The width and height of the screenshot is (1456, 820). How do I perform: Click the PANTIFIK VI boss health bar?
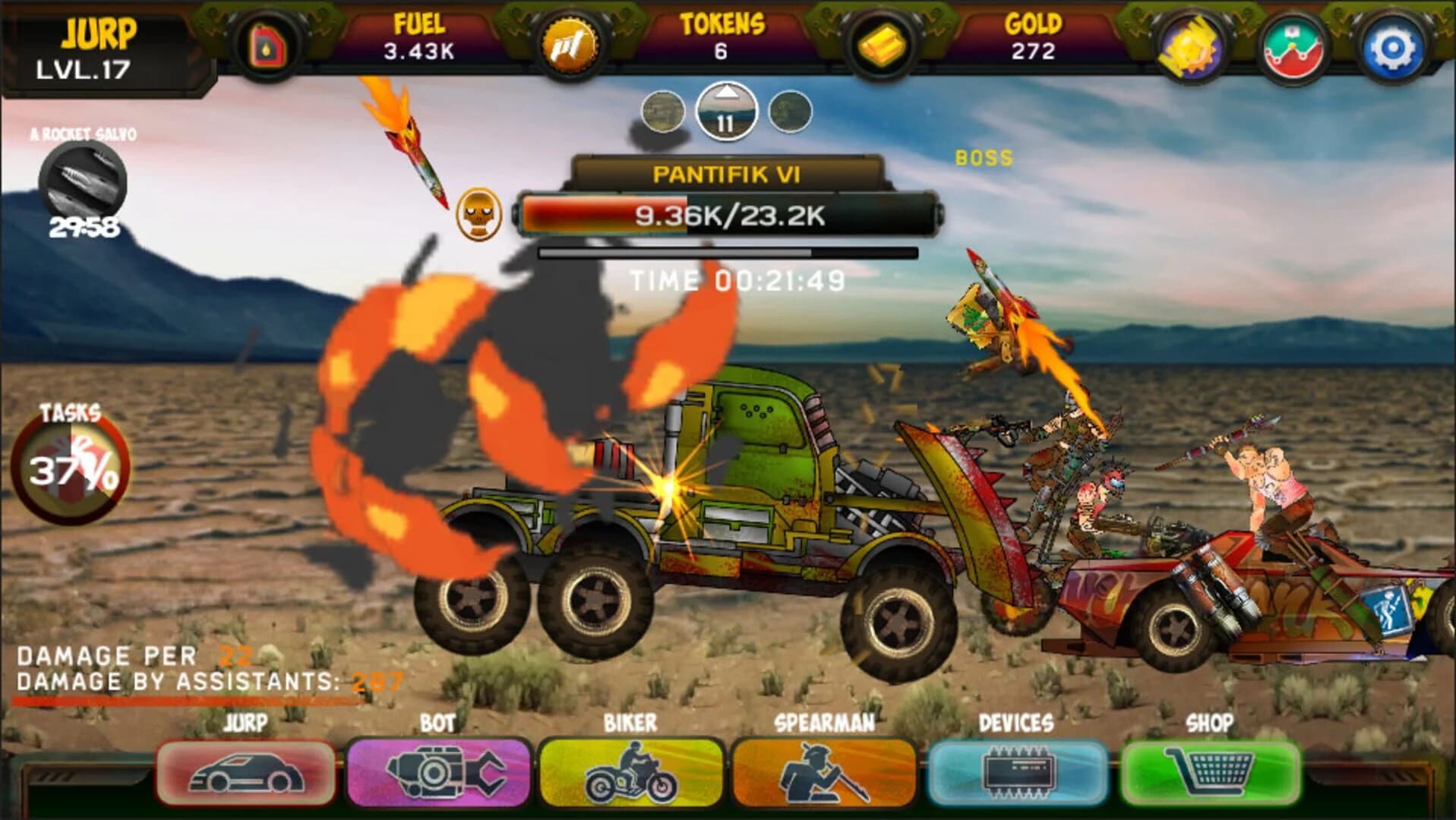tap(728, 218)
